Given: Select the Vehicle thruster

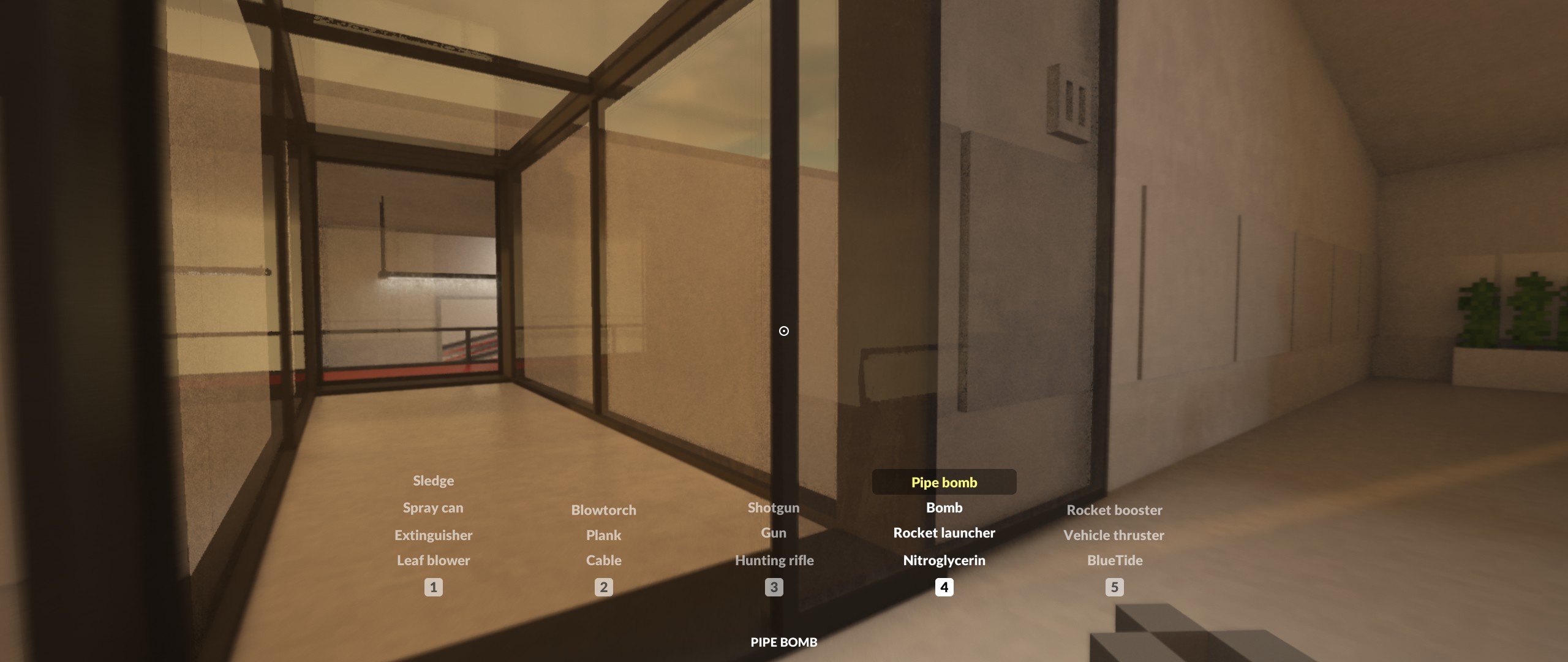Looking at the screenshot, I should pyautogui.click(x=1115, y=535).
